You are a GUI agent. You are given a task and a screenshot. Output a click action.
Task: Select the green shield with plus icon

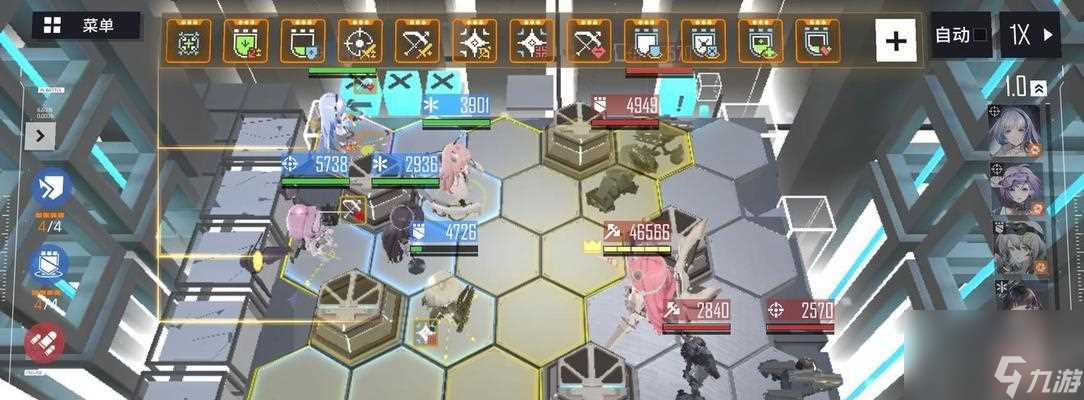[x=761, y=41]
